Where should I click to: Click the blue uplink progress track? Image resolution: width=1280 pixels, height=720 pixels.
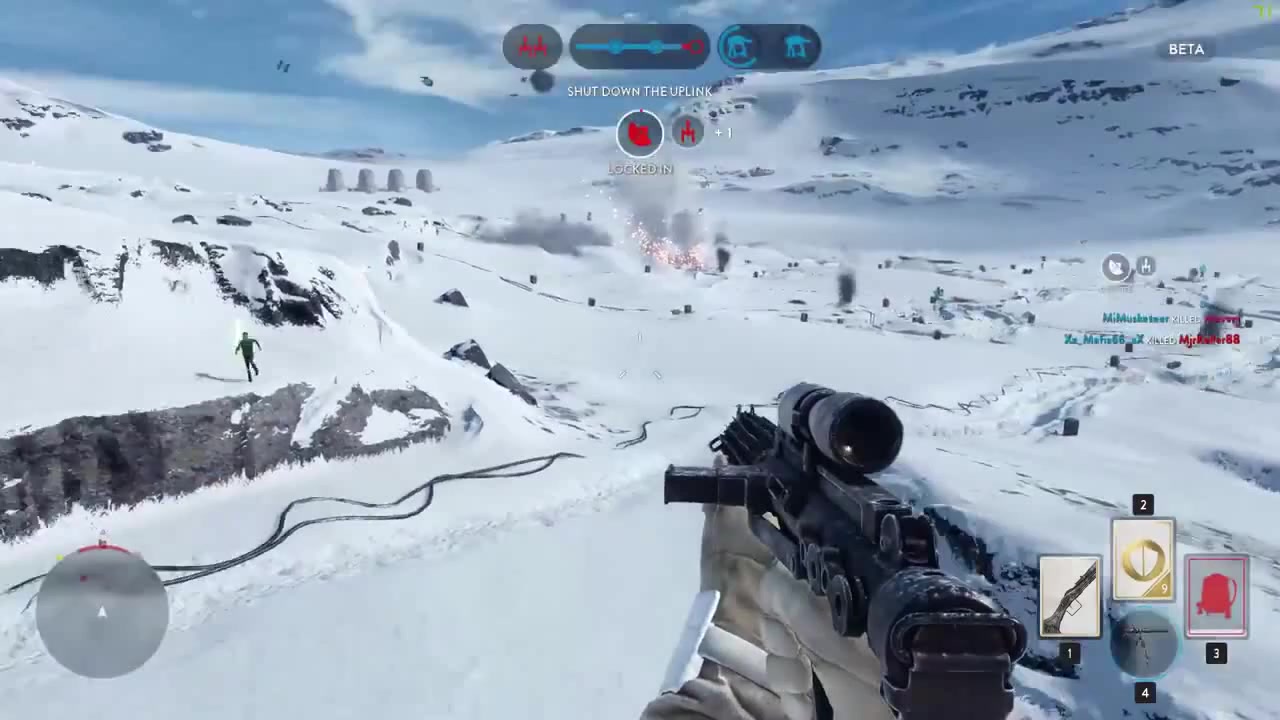click(x=640, y=47)
